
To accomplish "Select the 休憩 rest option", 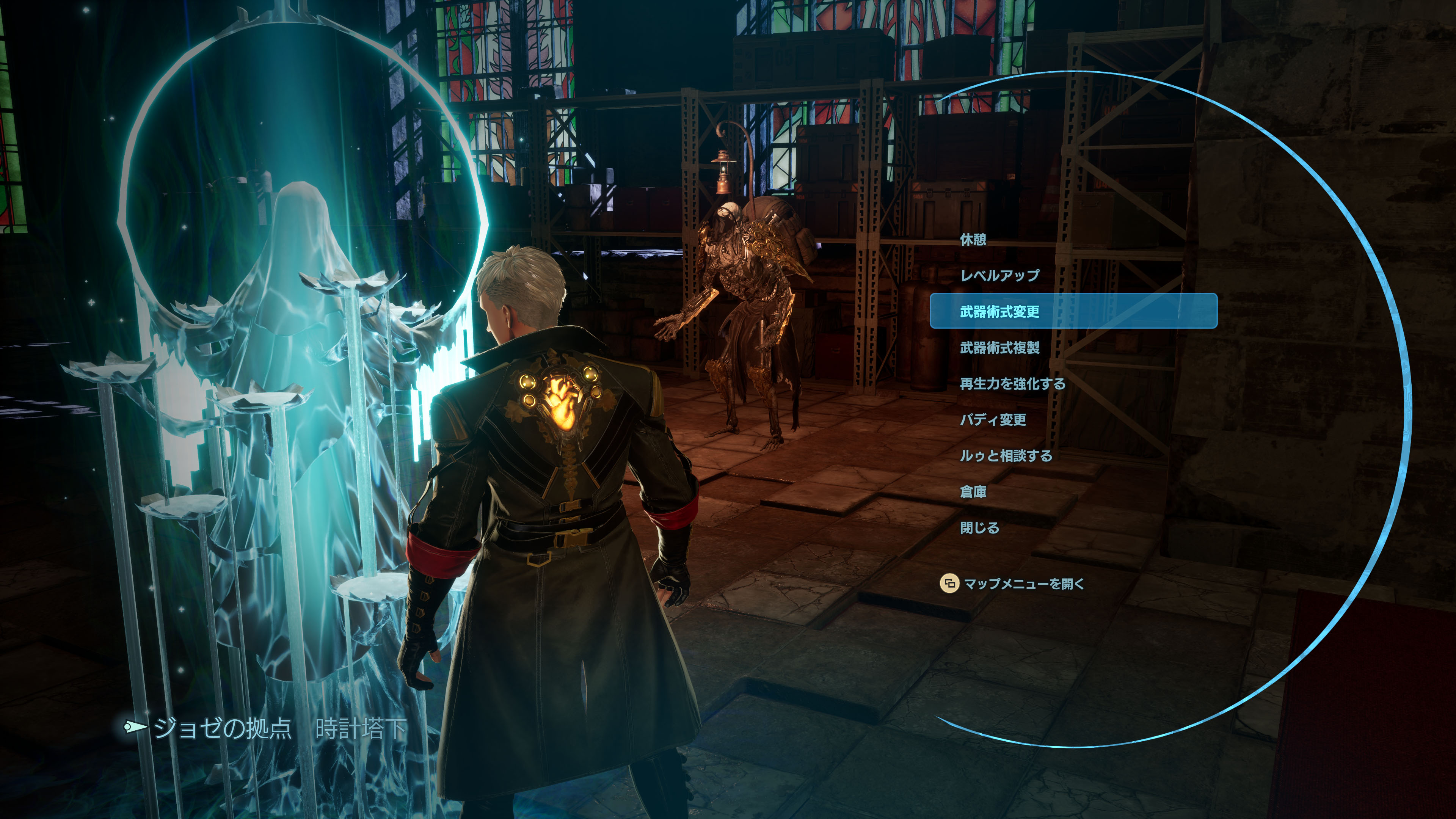I will point(973,240).
